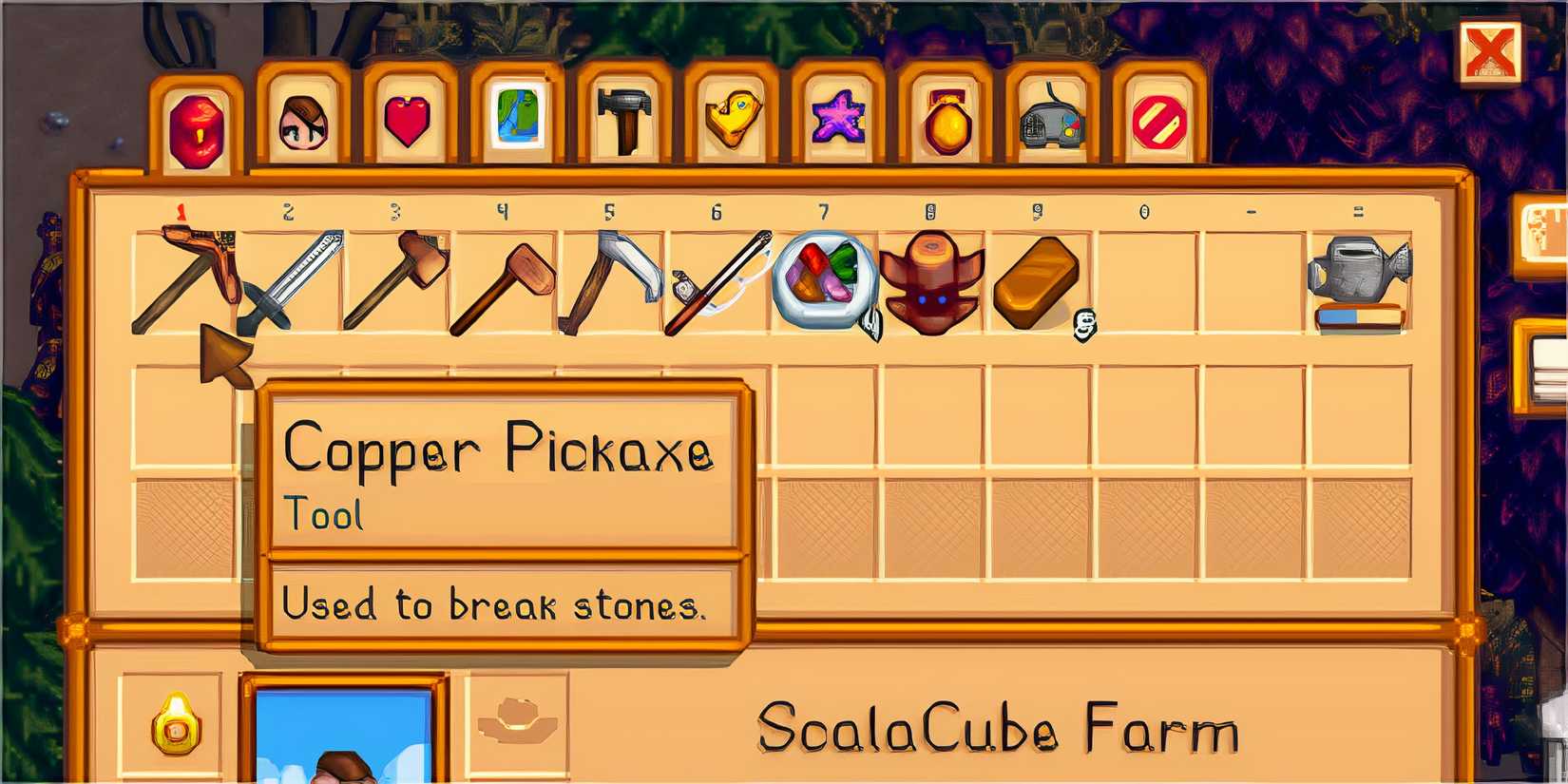1568x784 pixels.
Task: Switch to the Social tab heart icon
Action: coord(409,119)
